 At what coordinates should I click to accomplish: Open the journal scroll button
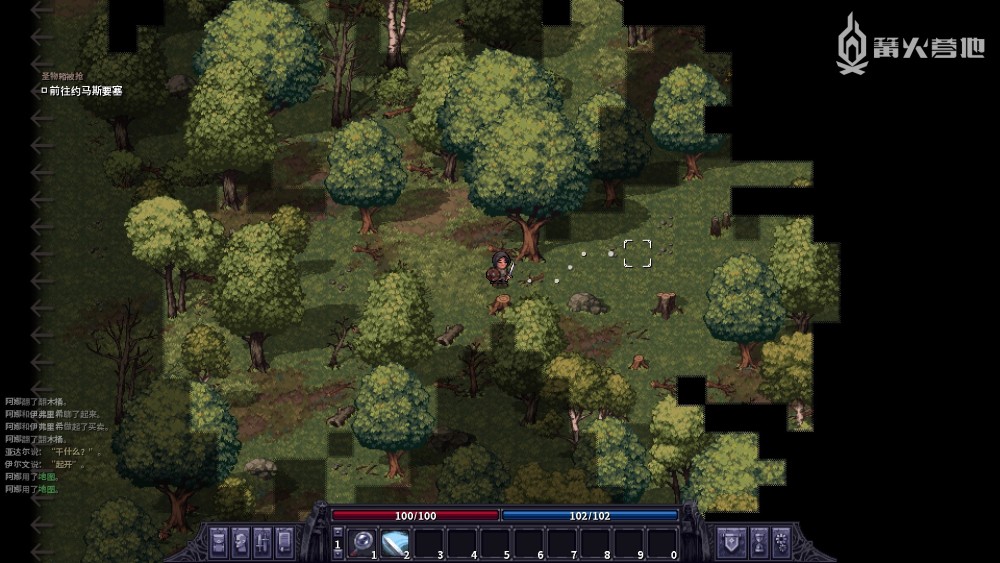284,542
